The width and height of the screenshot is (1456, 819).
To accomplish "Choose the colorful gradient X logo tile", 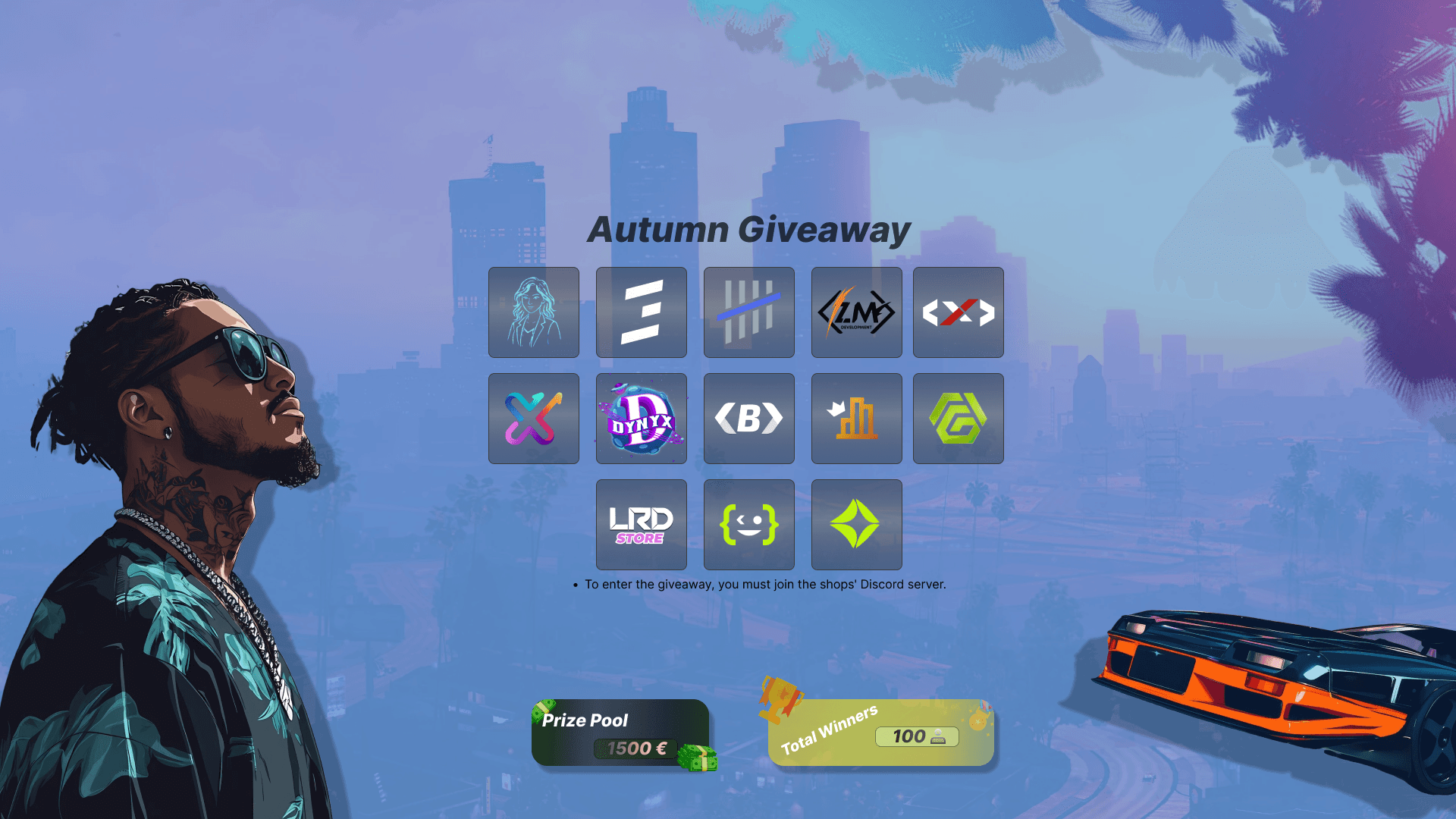I will point(534,419).
